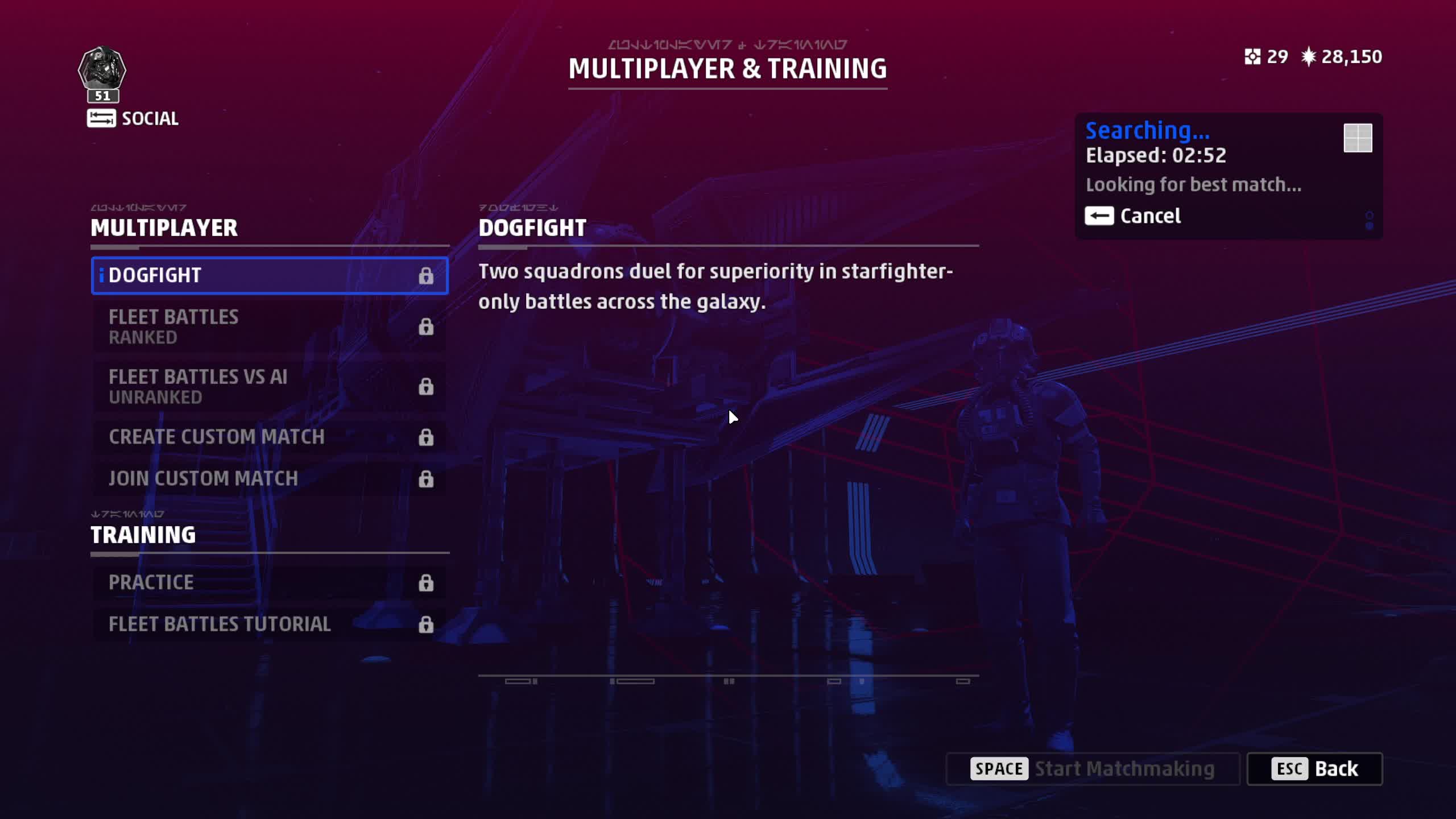
Task: Cancel the matchmaking search
Action: coord(1133,216)
